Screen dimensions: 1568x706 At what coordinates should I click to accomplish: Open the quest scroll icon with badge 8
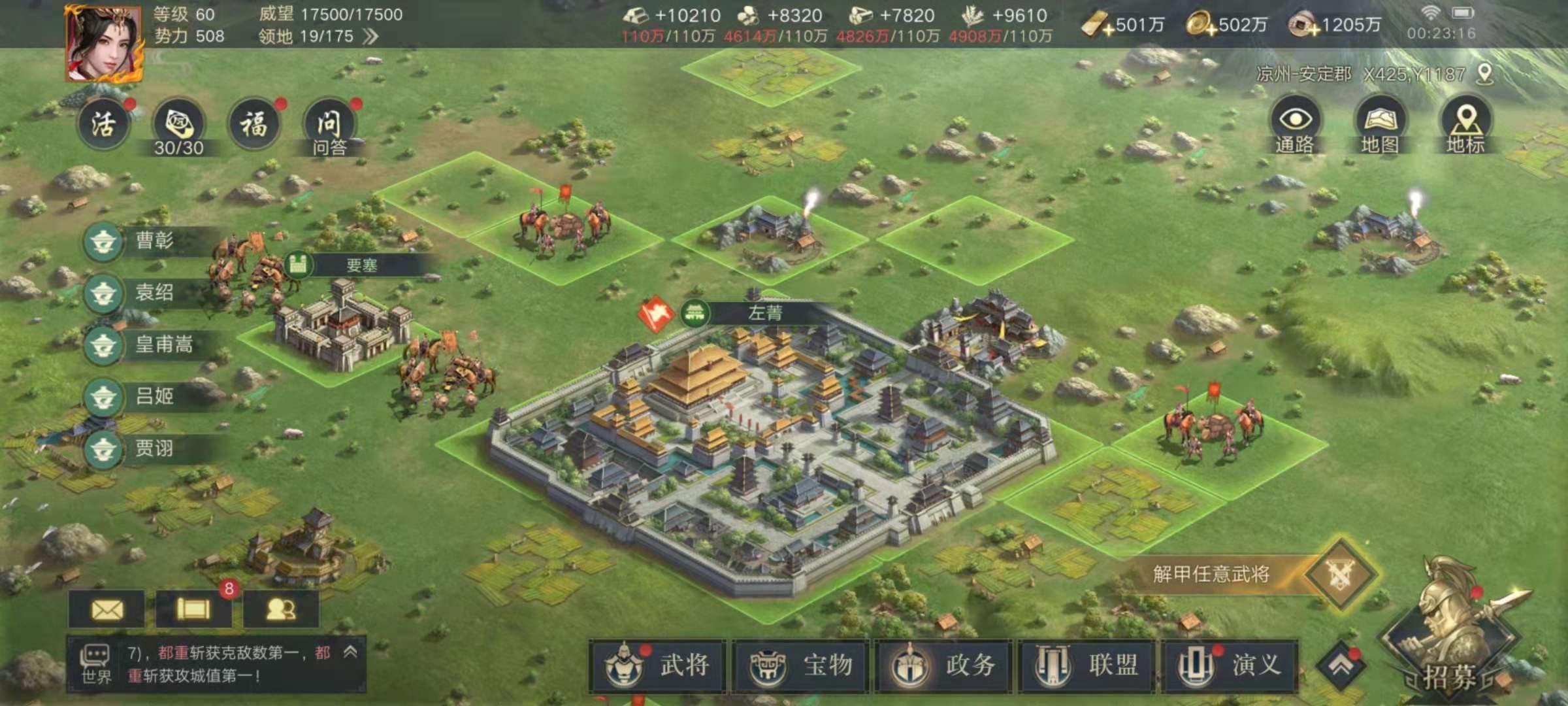click(193, 609)
